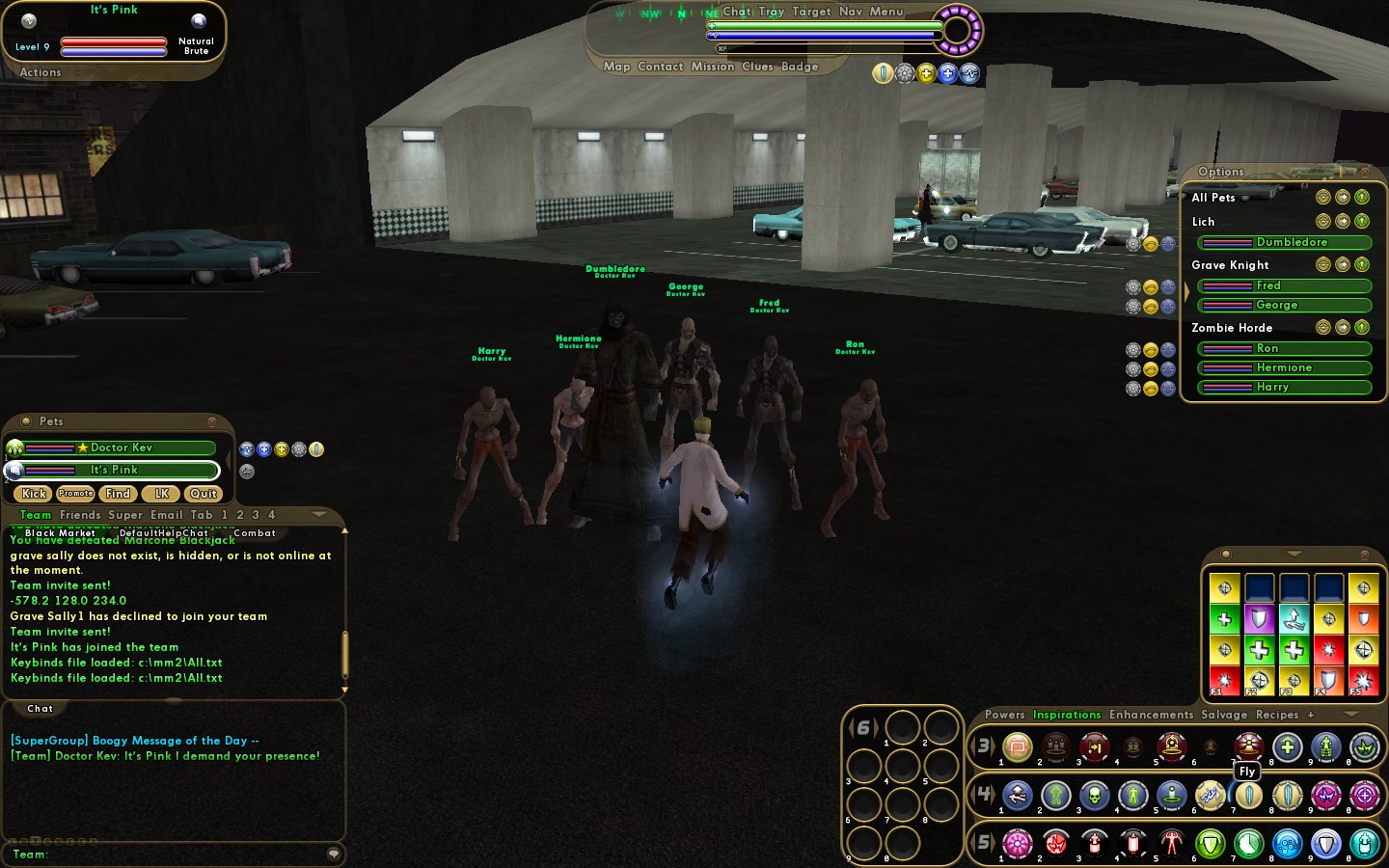Click the Find team button
The image size is (1389, 868).
tap(118, 494)
